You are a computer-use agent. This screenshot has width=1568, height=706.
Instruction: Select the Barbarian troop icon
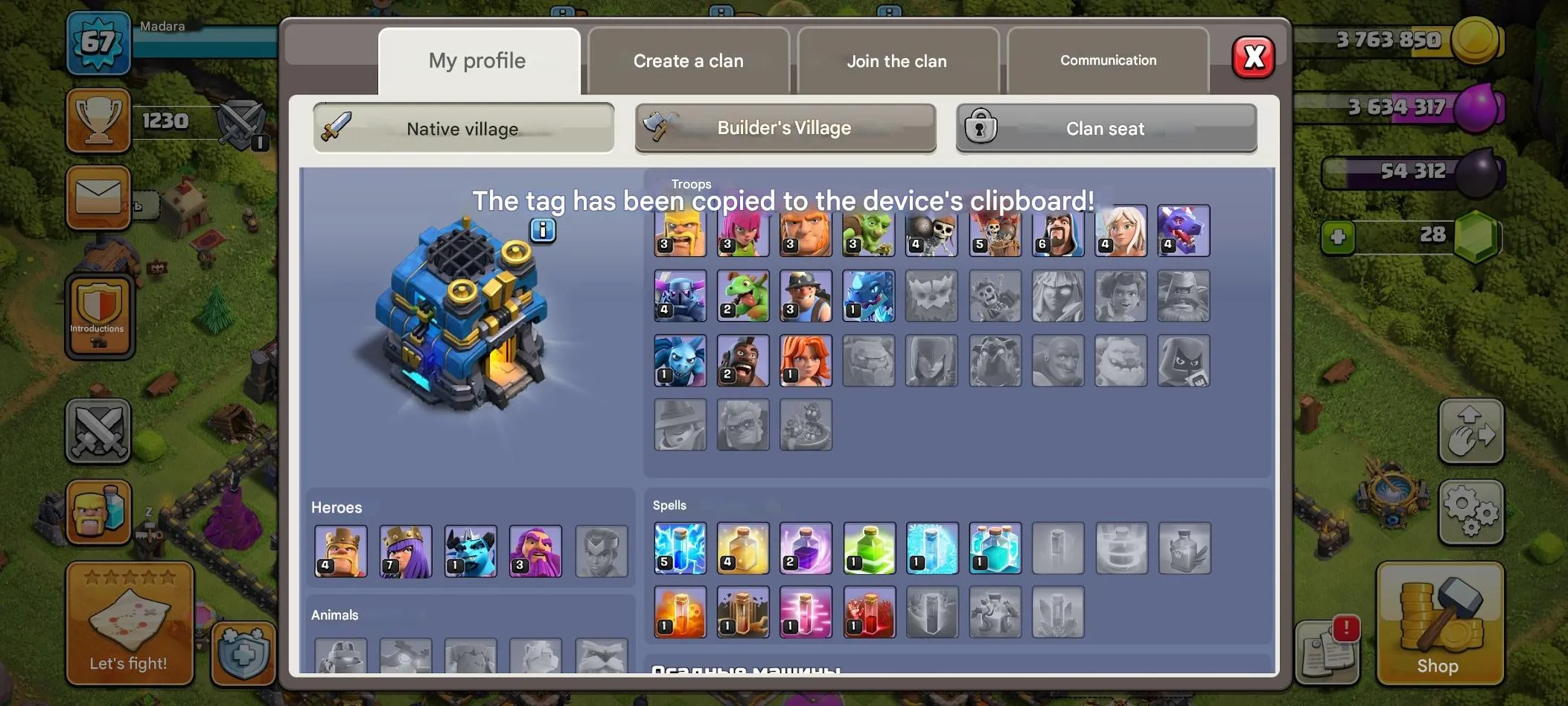pos(680,231)
